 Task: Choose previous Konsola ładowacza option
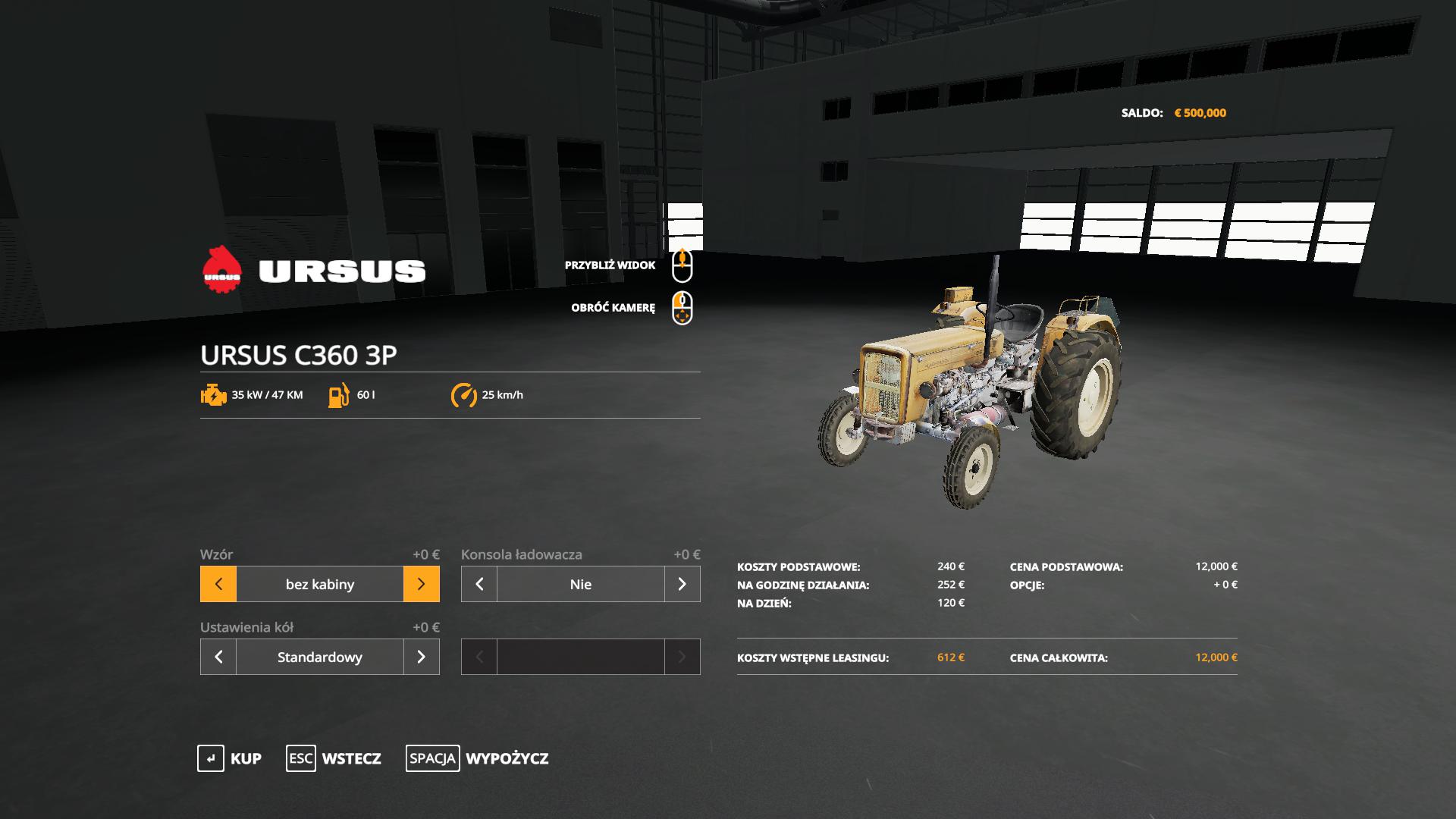click(479, 584)
